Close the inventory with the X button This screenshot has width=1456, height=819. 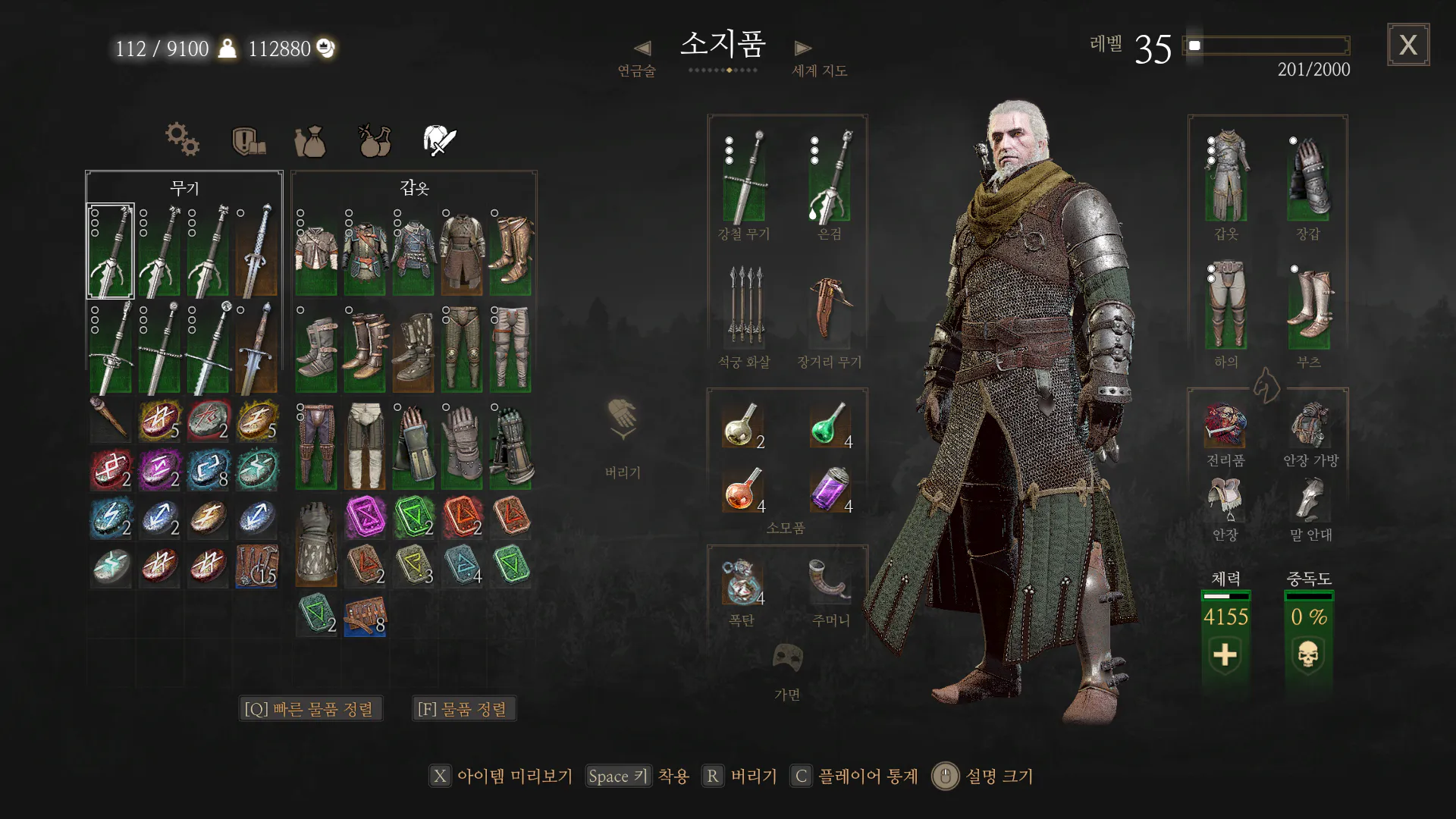pos(1408,45)
